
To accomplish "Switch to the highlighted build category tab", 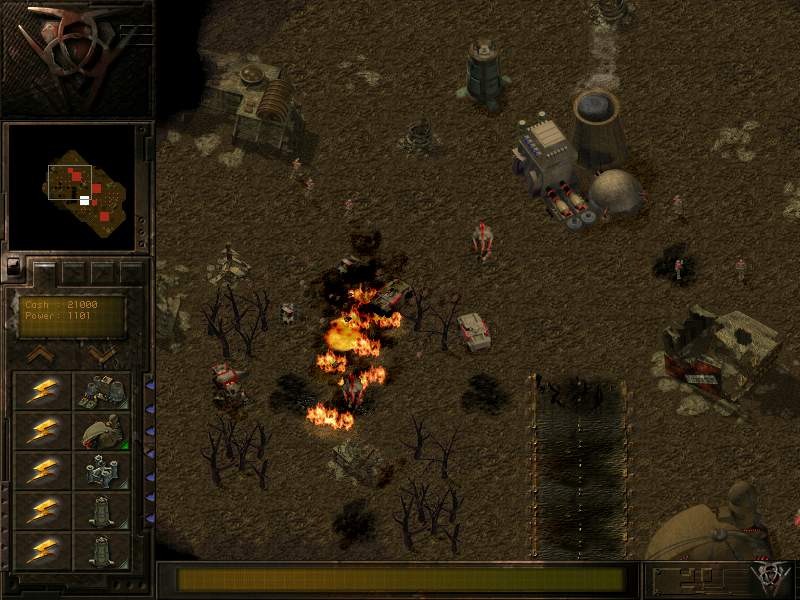I will pyautogui.click(x=44, y=270).
